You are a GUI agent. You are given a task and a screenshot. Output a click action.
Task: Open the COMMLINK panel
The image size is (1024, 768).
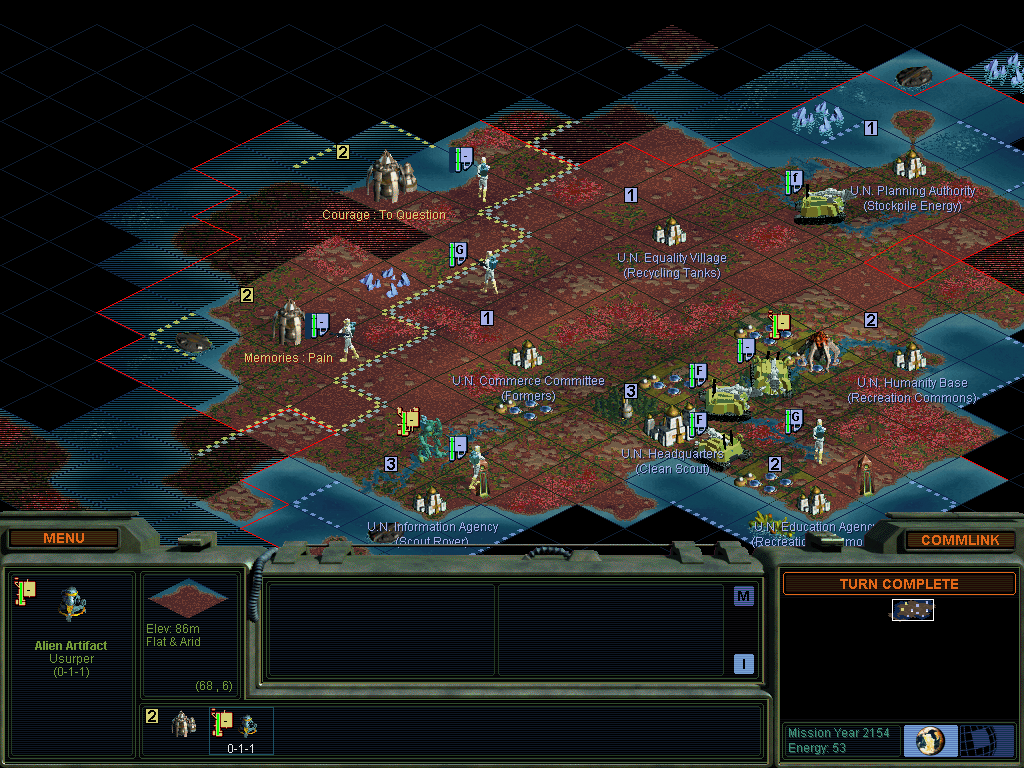click(x=959, y=540)
